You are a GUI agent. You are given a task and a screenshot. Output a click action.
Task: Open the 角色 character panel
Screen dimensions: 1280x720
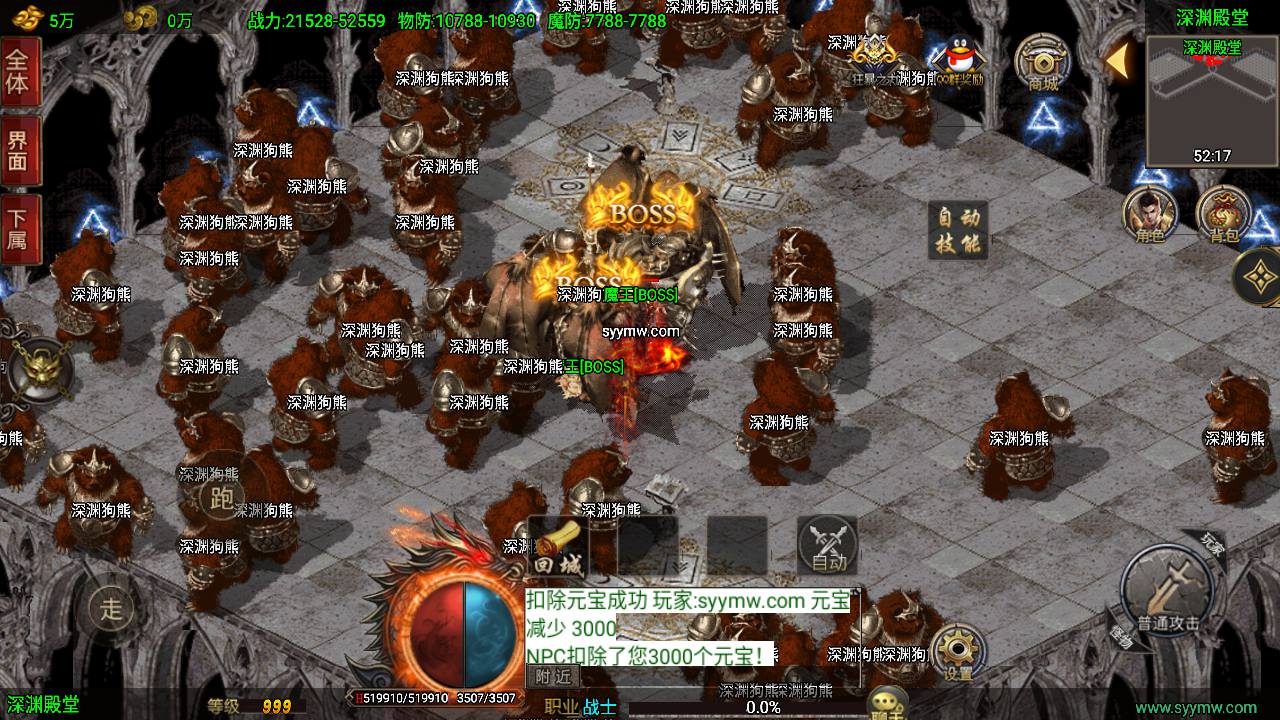coord(1148,215)
